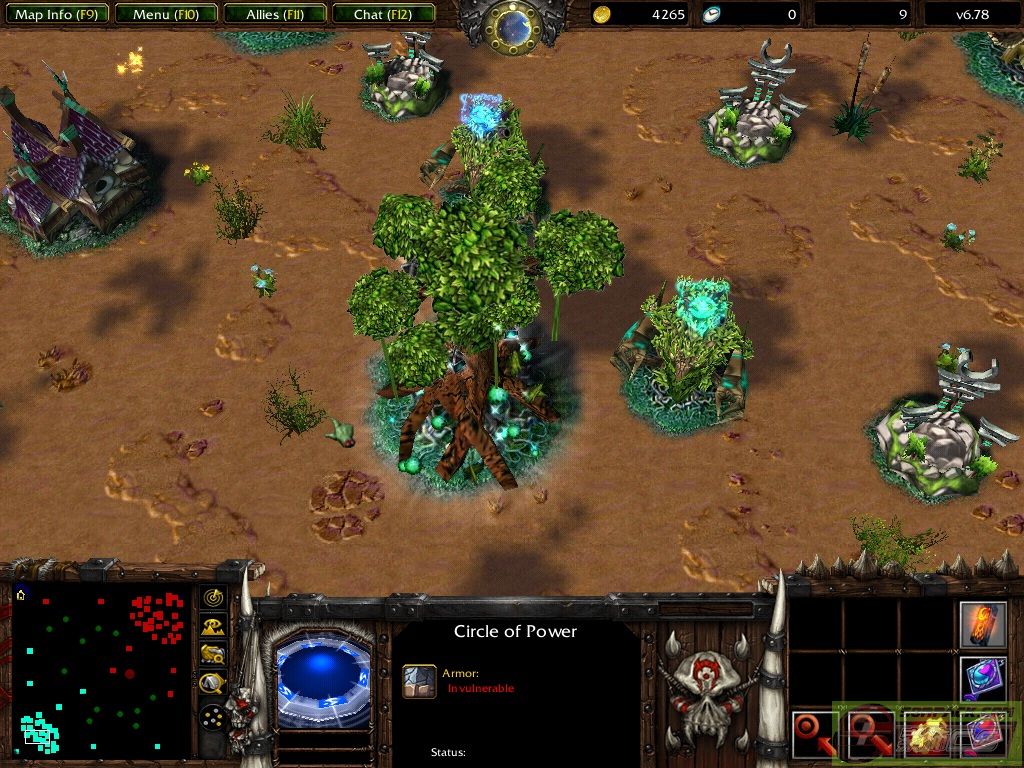The image size is (1024, 768).
Task: Activate the solid target circle with arrow icon
Action: pyautogui.click(x=813, y=733)
